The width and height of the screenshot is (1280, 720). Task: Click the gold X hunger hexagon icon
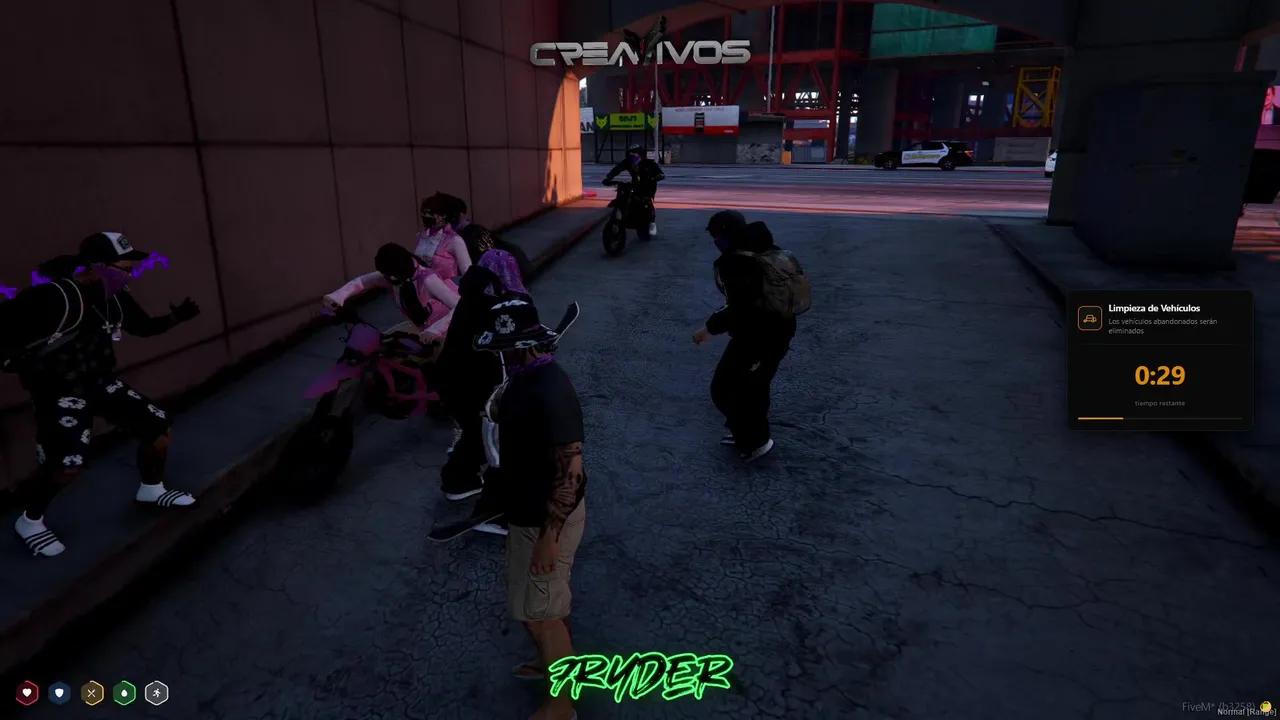[90, 692]
